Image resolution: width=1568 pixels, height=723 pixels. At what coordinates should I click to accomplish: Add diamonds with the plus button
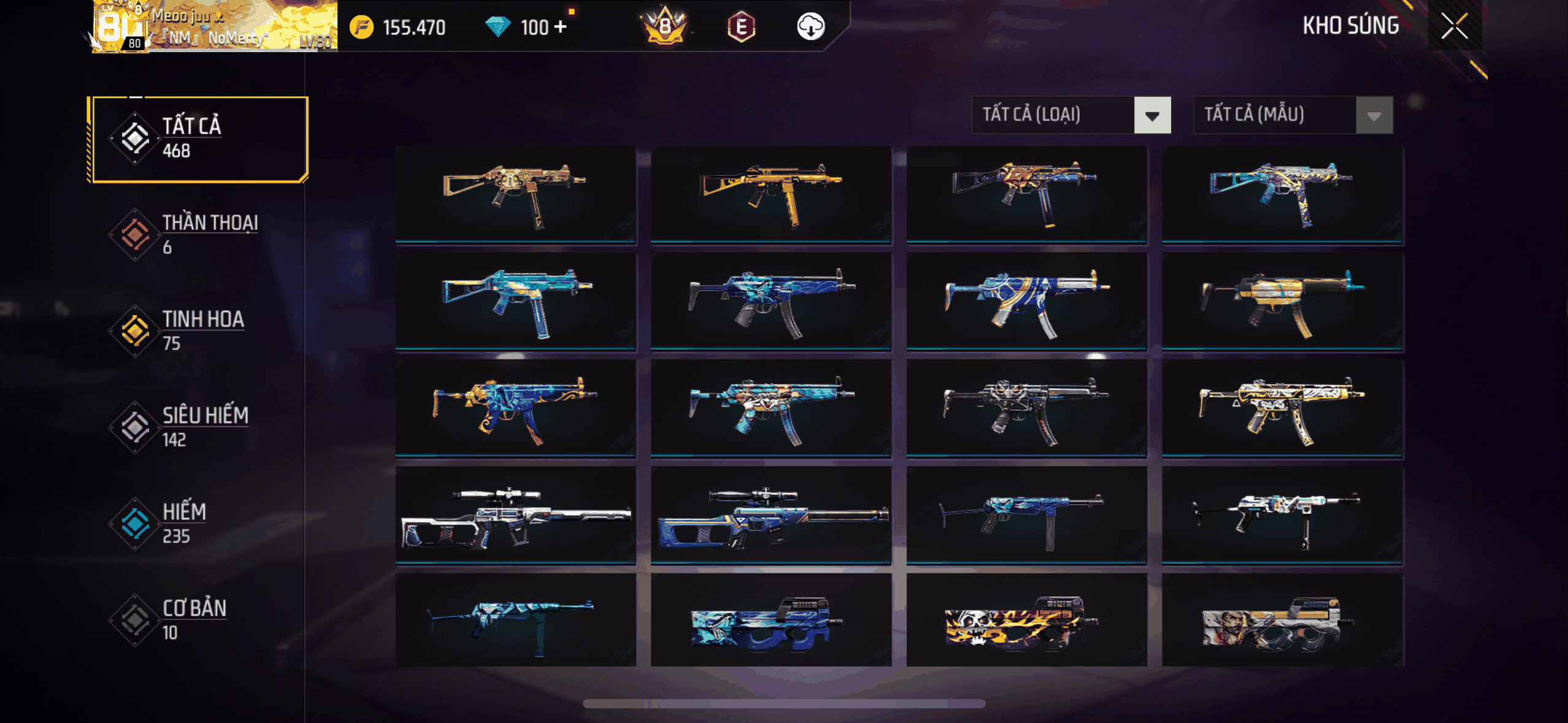(560, 27)
